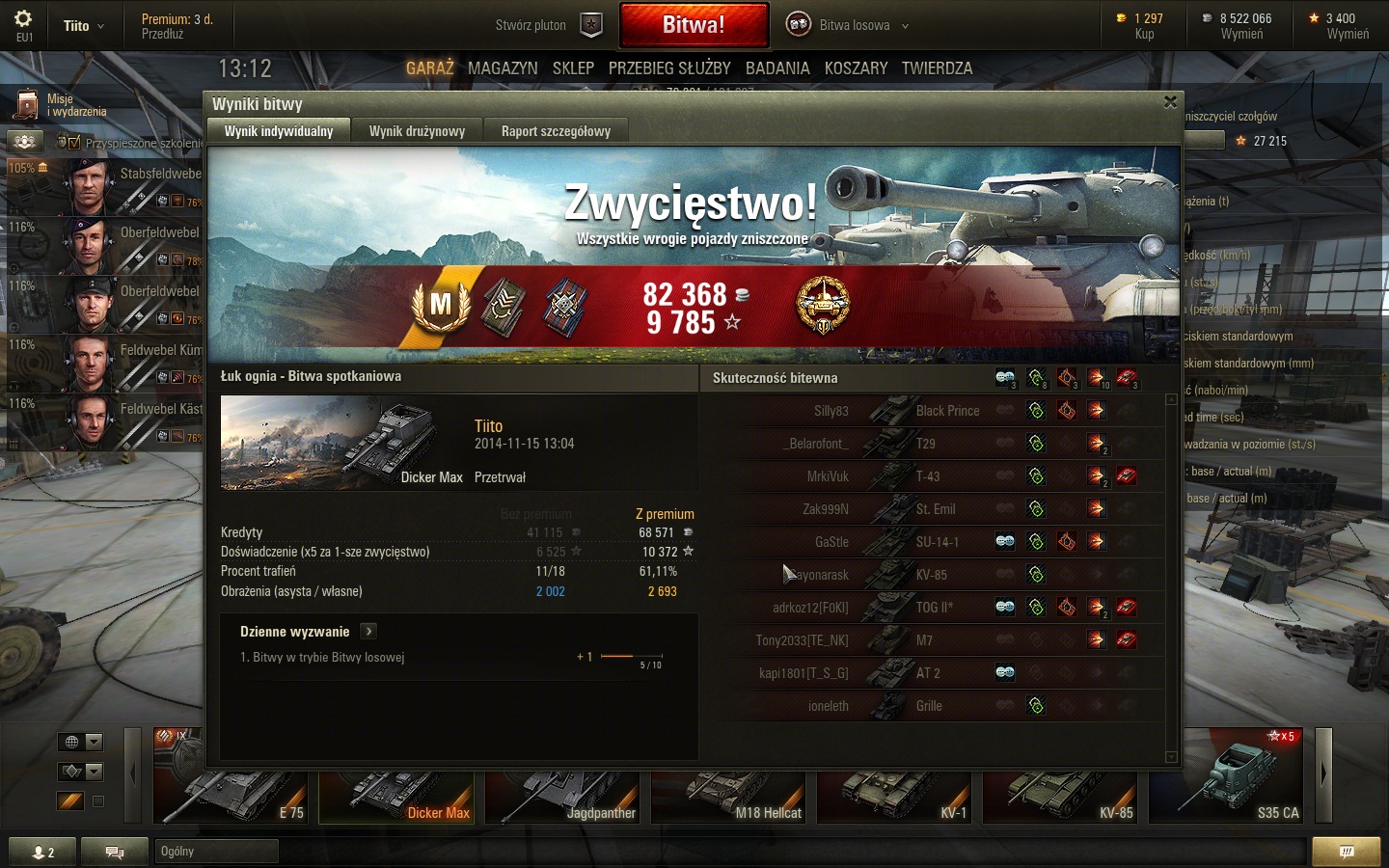
Task: Show the KOSZARY barracks
Action: coord(856,68)
